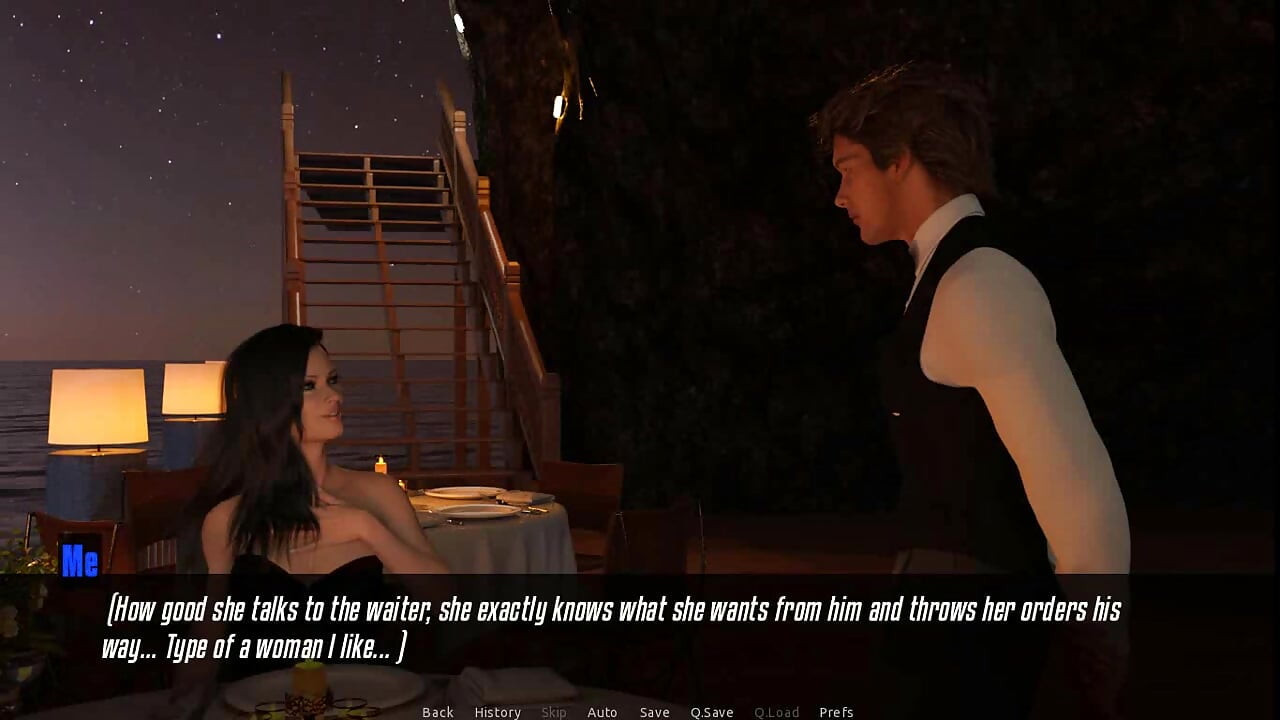Viewport: 1280px width, 720px height.
Task: Turn on "Auto" text advance
Action: tap(603, 712)
